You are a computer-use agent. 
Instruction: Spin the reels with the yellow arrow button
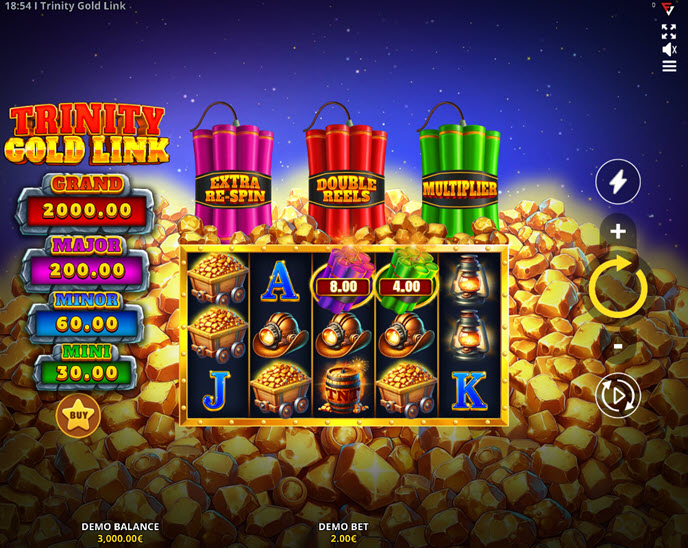[618, 288]
